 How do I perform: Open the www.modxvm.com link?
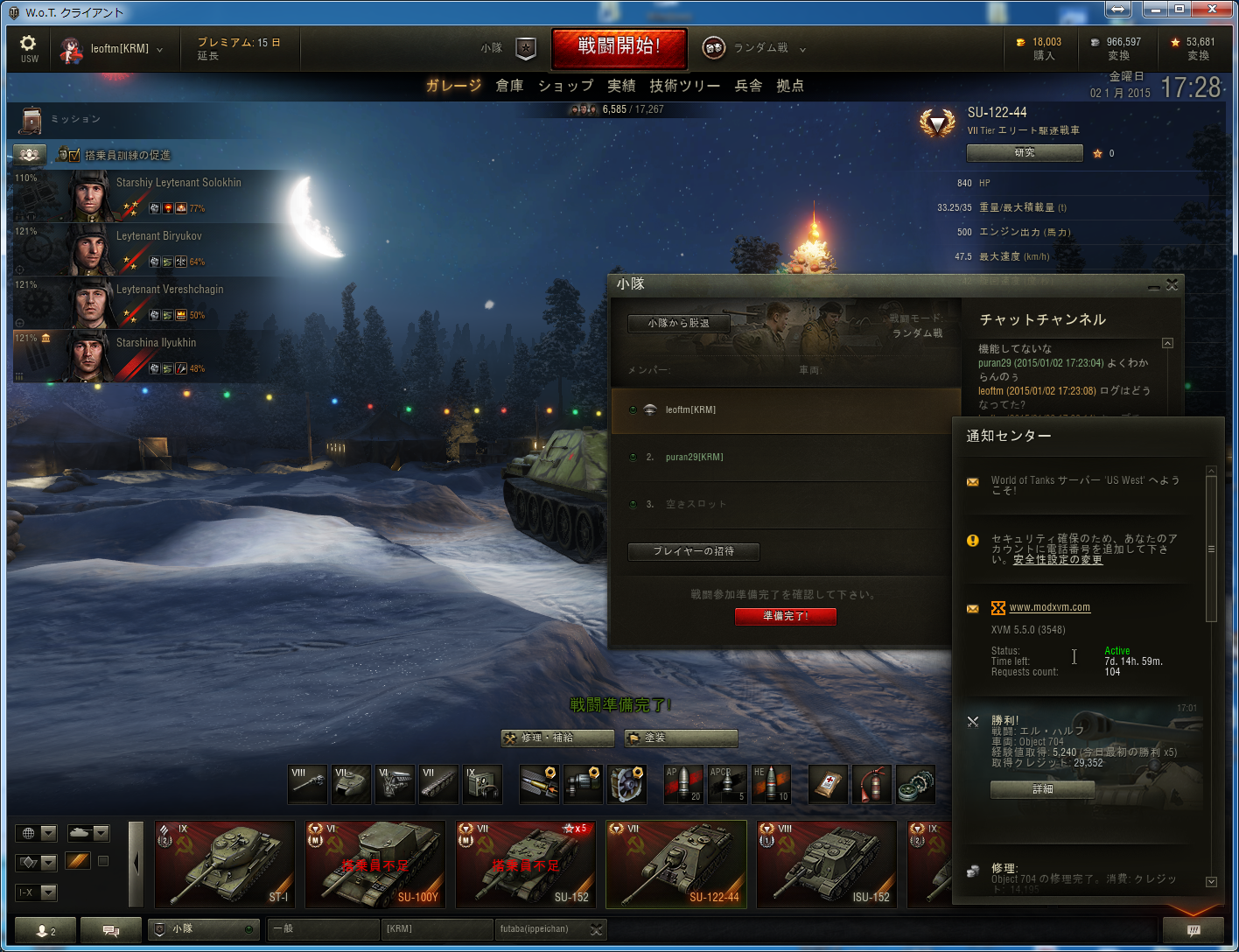1049,607
